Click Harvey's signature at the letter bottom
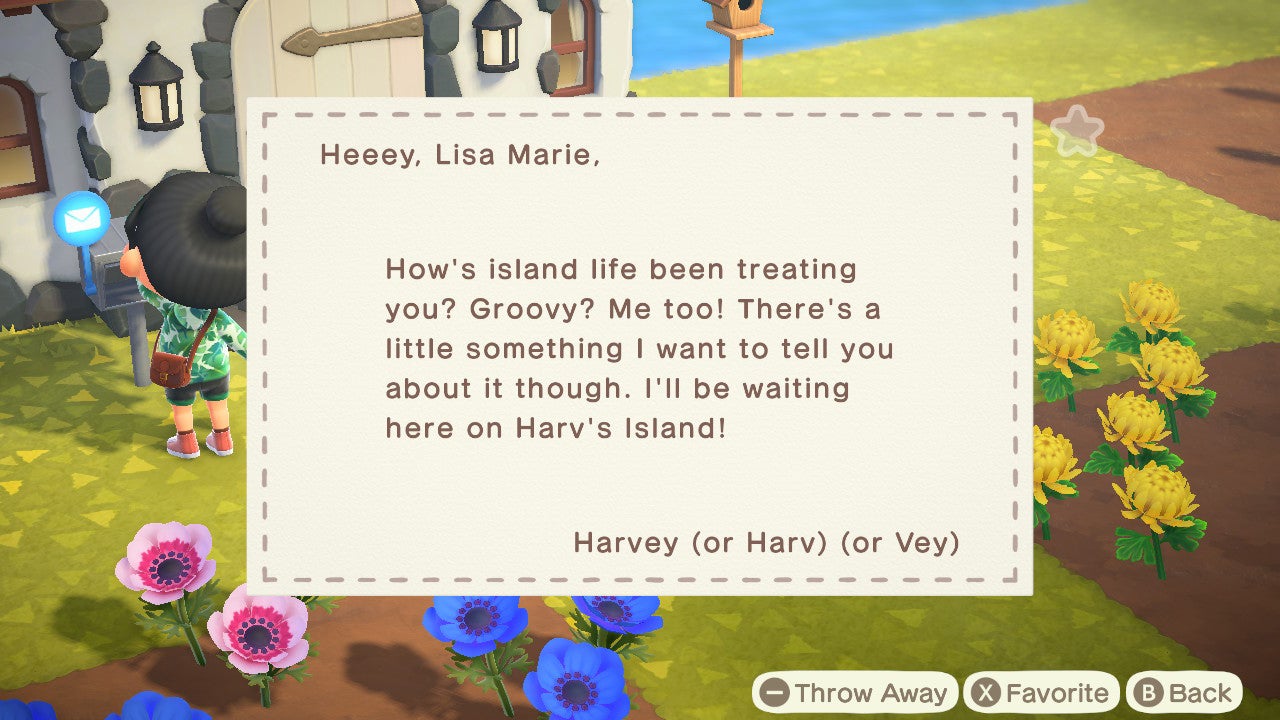The height and width of the screenshot is (720, 1280). click(766, 543)
